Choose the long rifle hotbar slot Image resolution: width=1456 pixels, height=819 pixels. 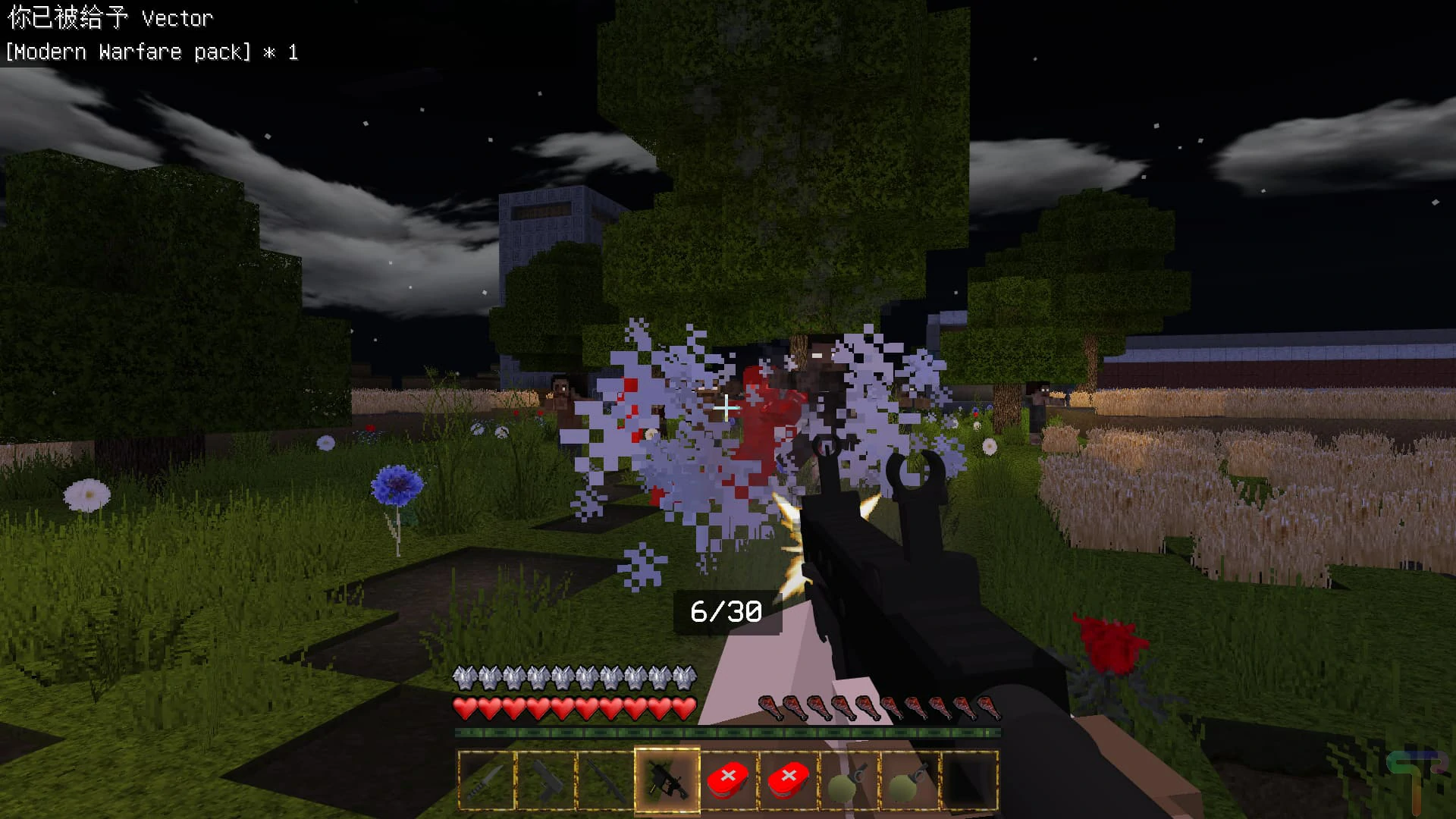coord(605,780)
